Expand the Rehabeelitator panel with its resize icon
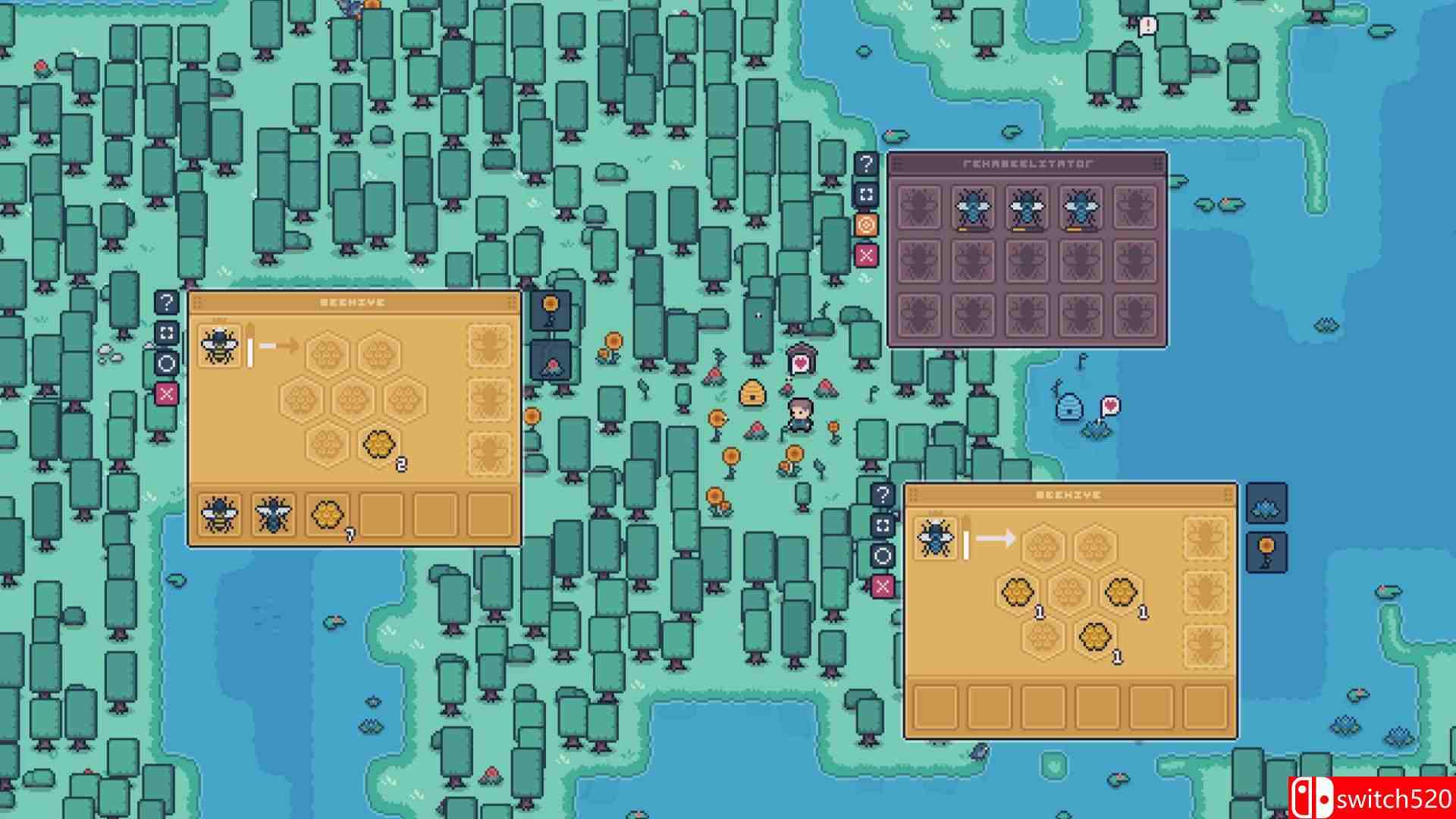 point(865,193)
